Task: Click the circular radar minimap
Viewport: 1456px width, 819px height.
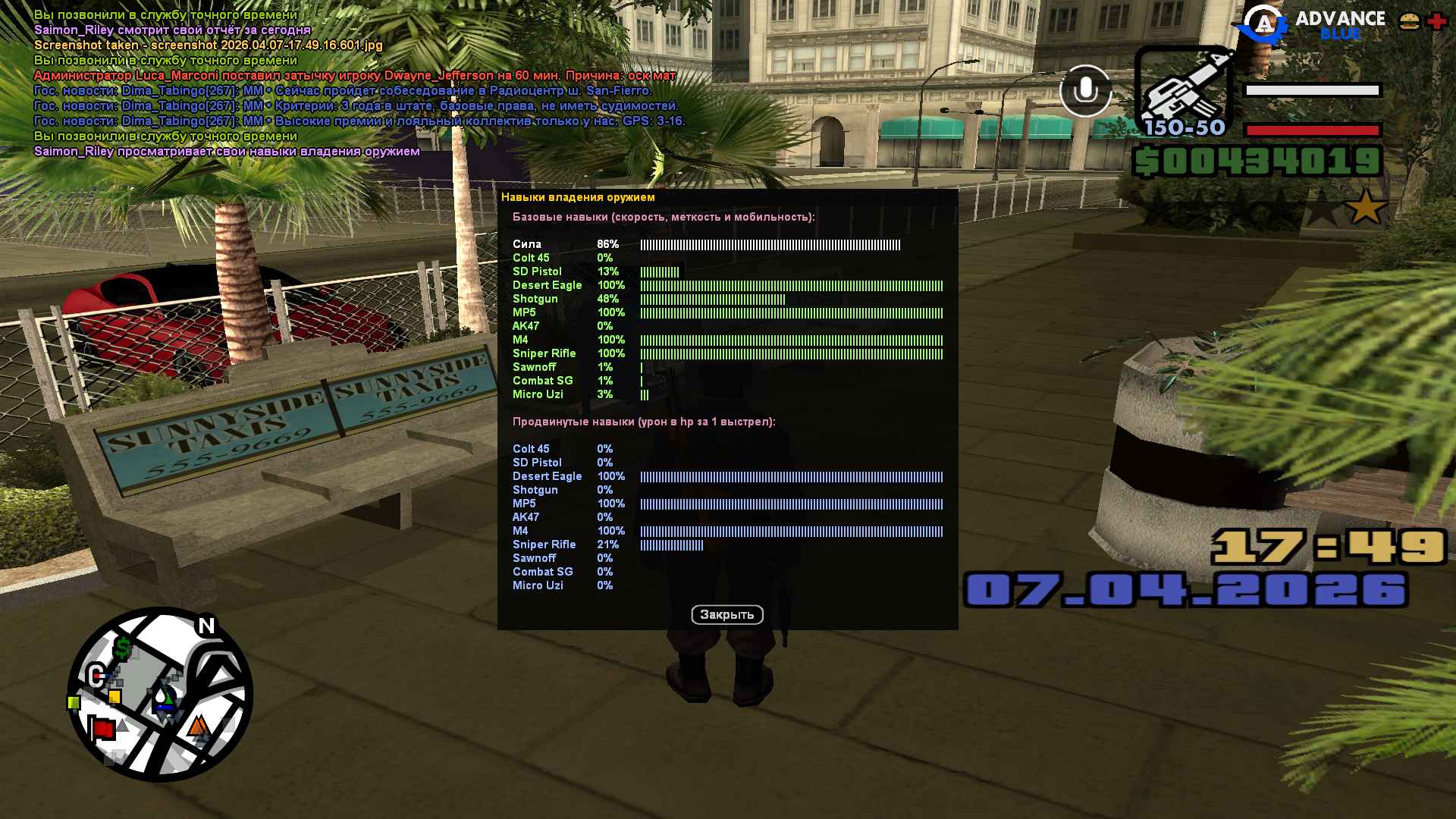Action: tap(160, 694)
